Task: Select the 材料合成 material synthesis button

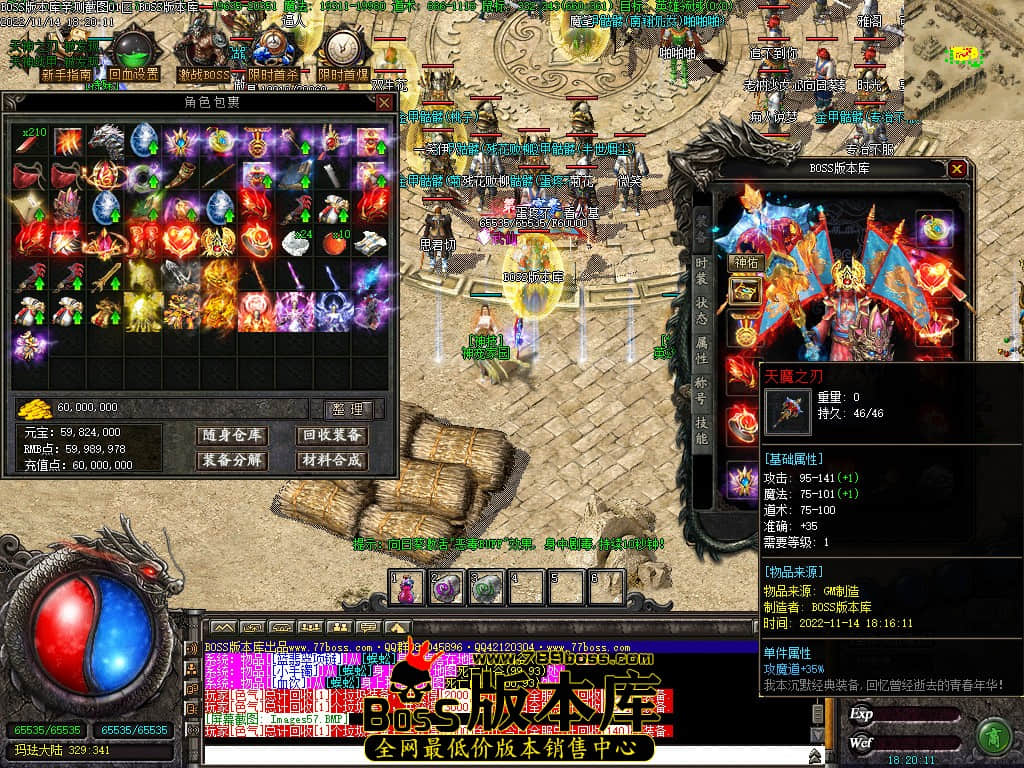Action: point(331,460)
